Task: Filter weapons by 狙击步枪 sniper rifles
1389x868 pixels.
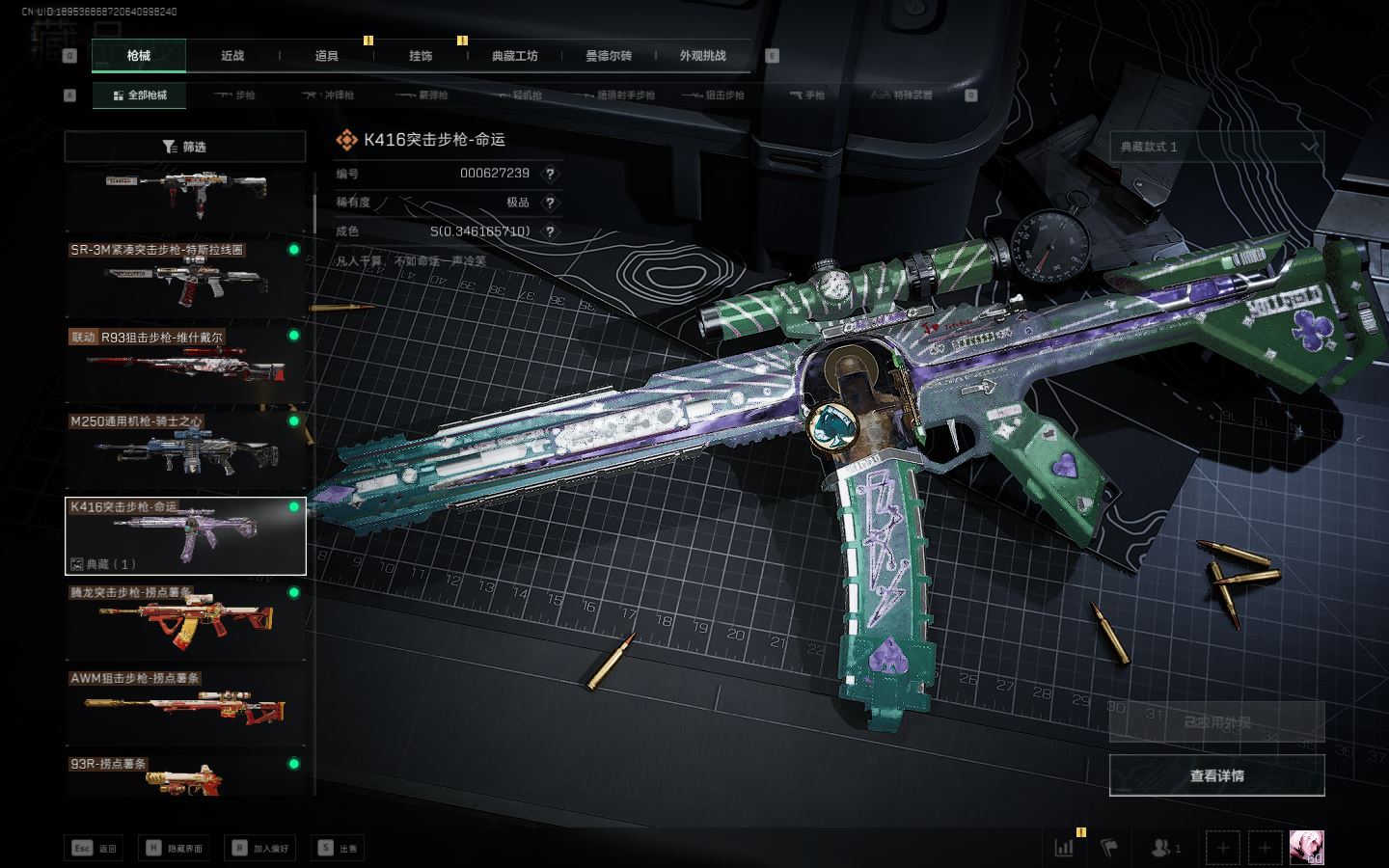Action: tap(714, 95)
